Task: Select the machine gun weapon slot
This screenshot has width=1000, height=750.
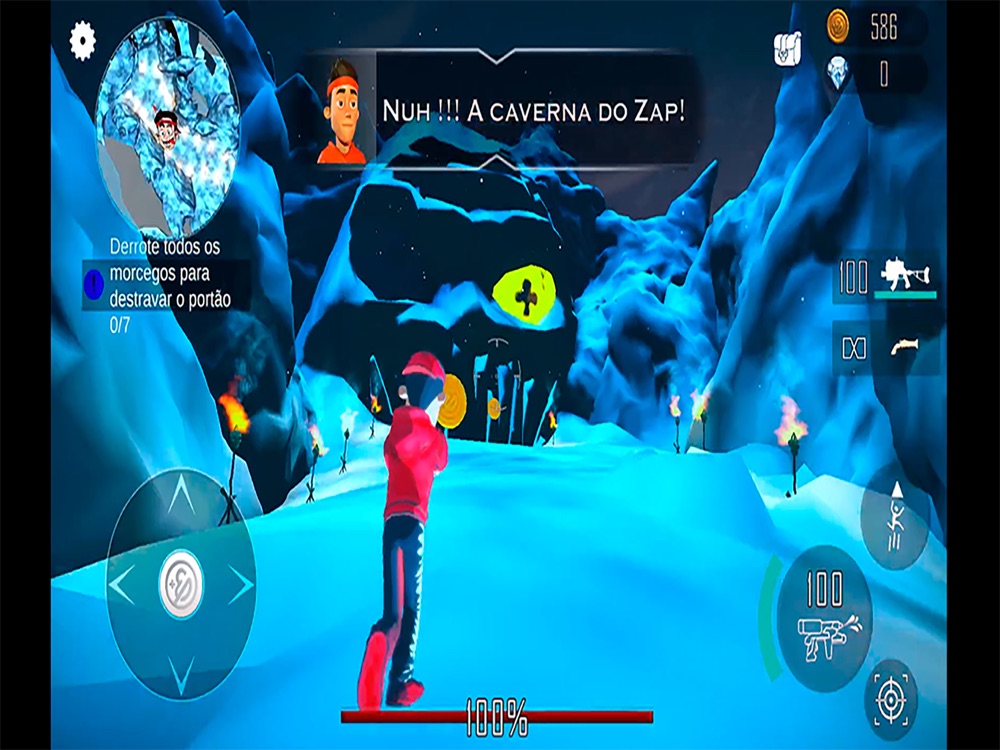Action: point(887,277)
